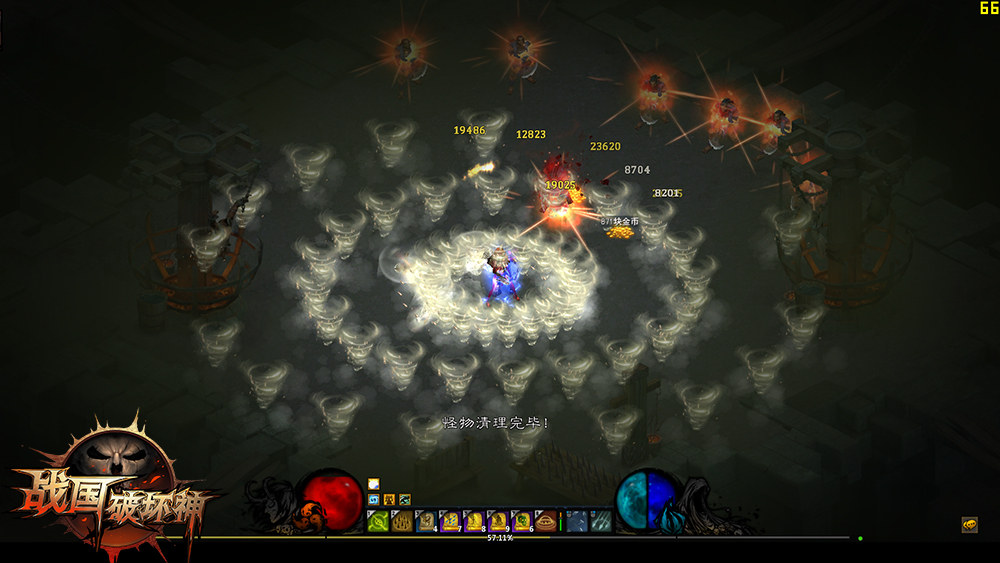Use the ground spikes skill
The width and height of the screenshot is (1000, 563).
click(x=402, y=521)
